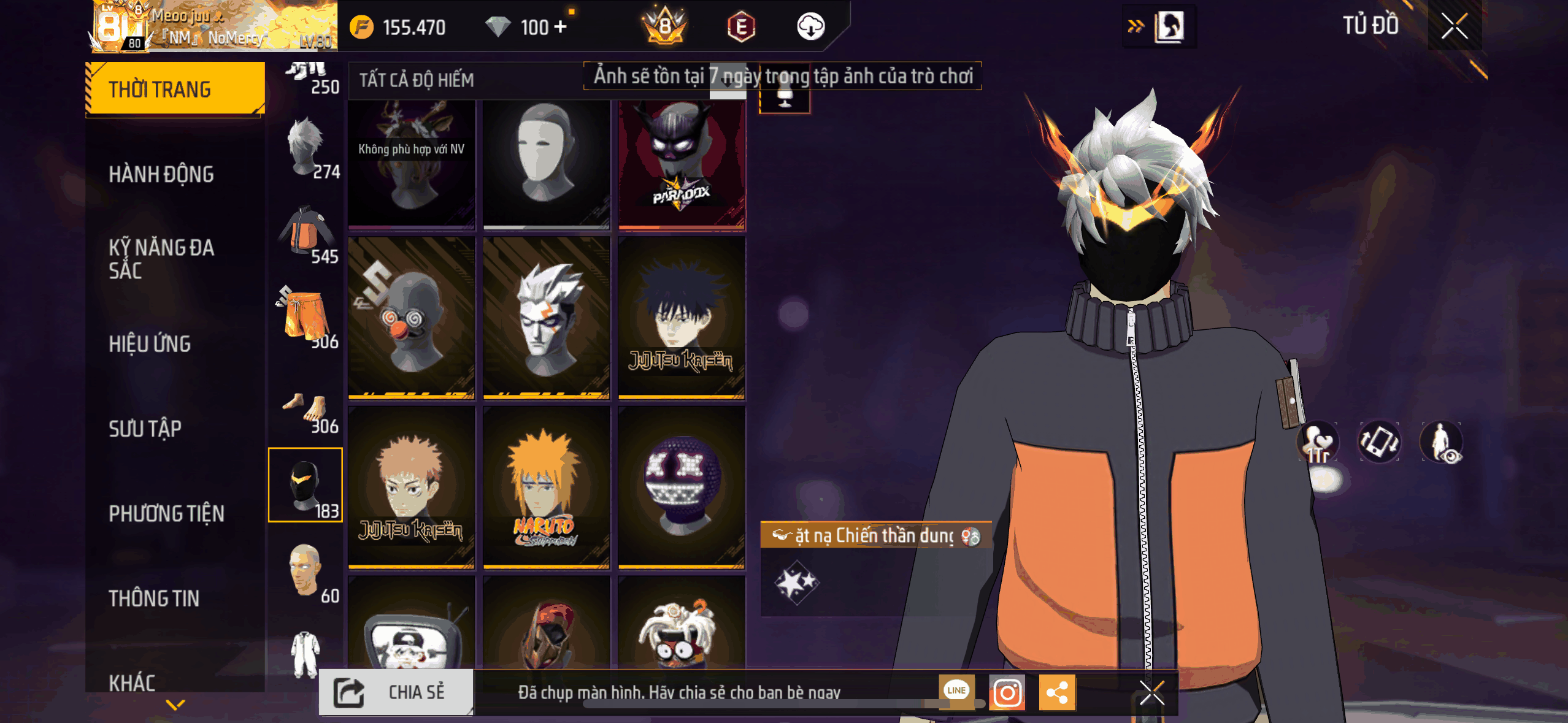The height and width of the screenshot is (723, 1568).
Task: Dismiss the screenshot share bar
Action: point(1151,693)
